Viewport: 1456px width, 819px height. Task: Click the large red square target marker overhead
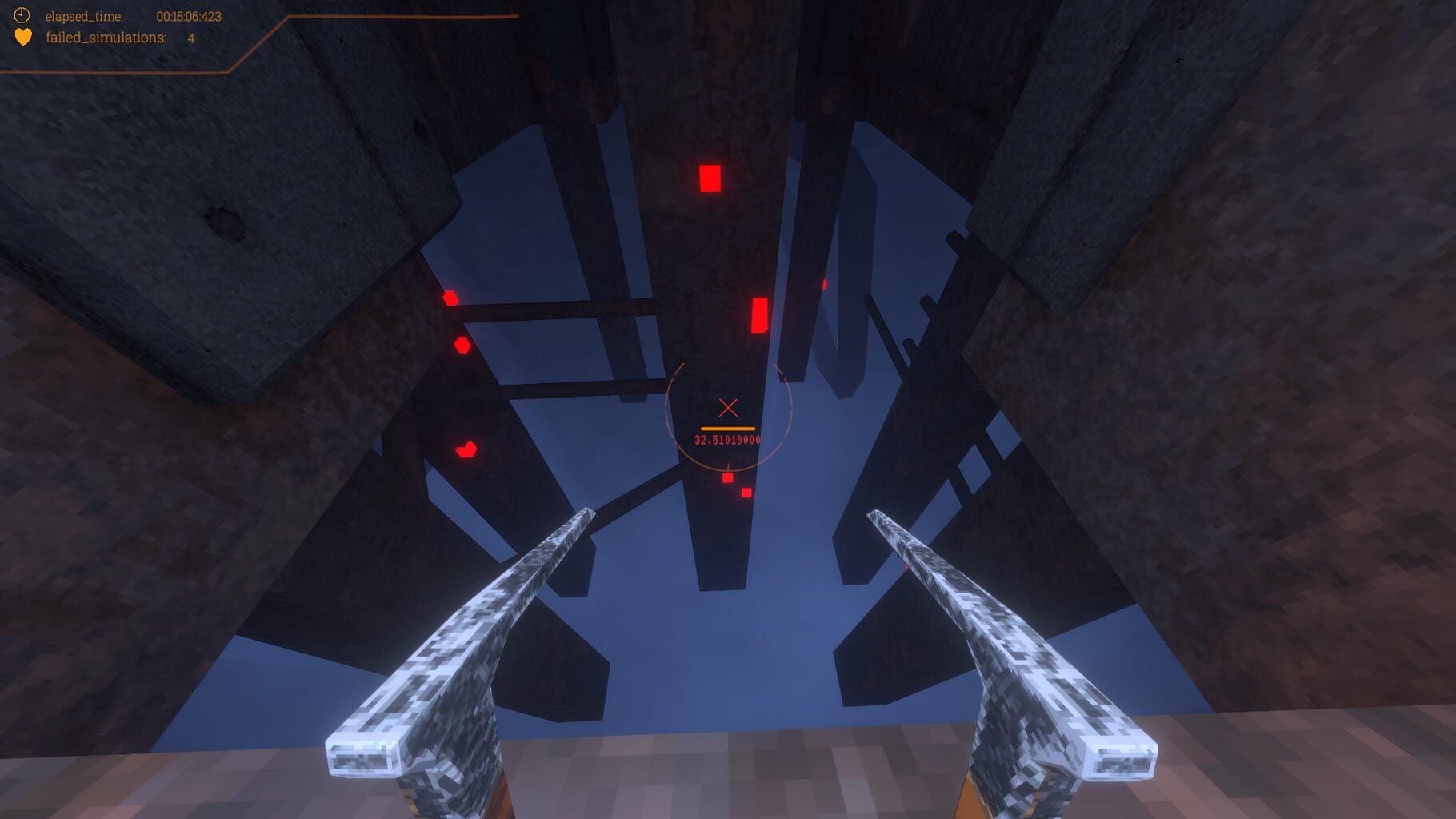(709, 176)
